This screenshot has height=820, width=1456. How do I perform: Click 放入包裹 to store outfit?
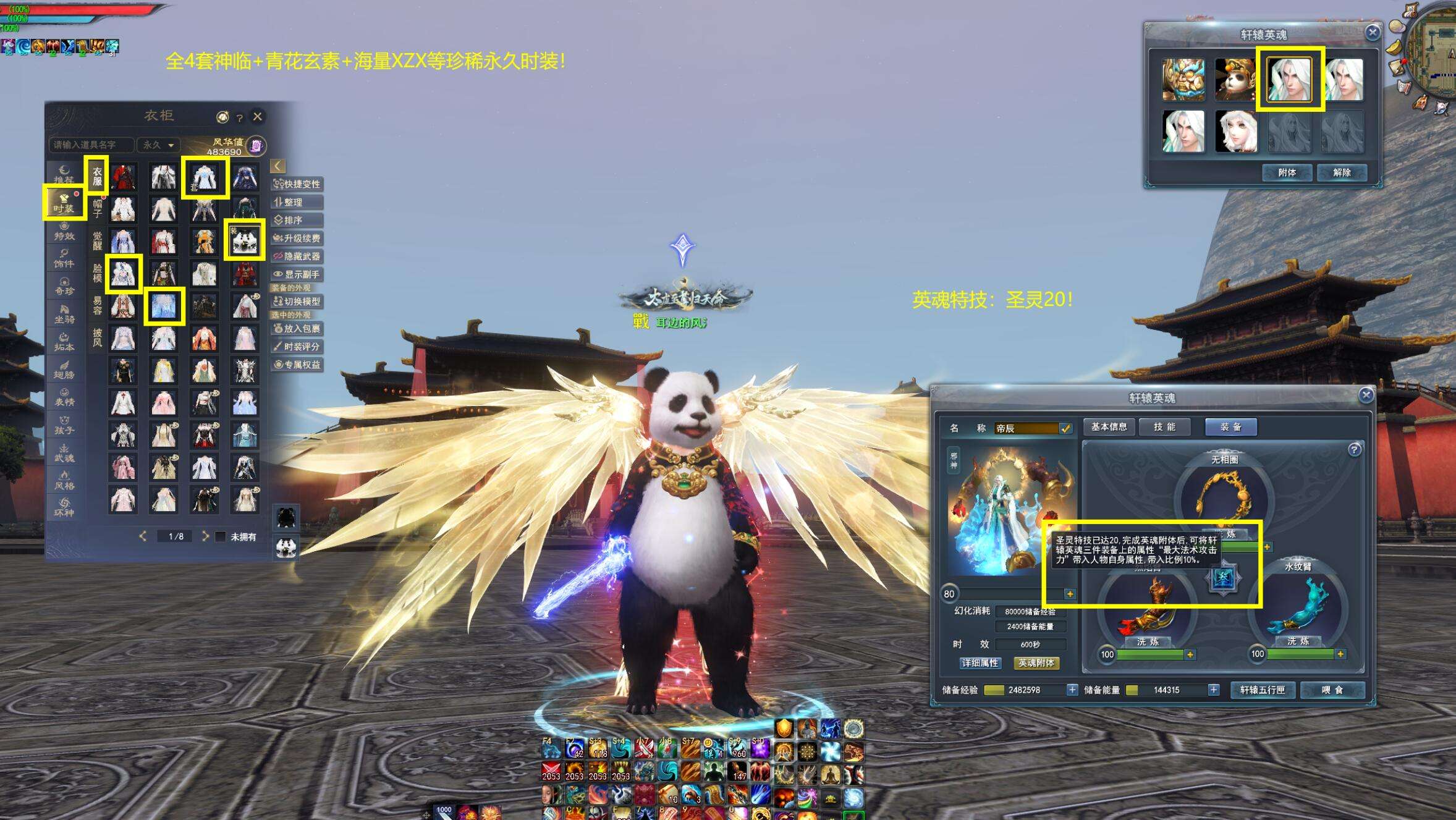pyautogui.click(x=297, y=328)
